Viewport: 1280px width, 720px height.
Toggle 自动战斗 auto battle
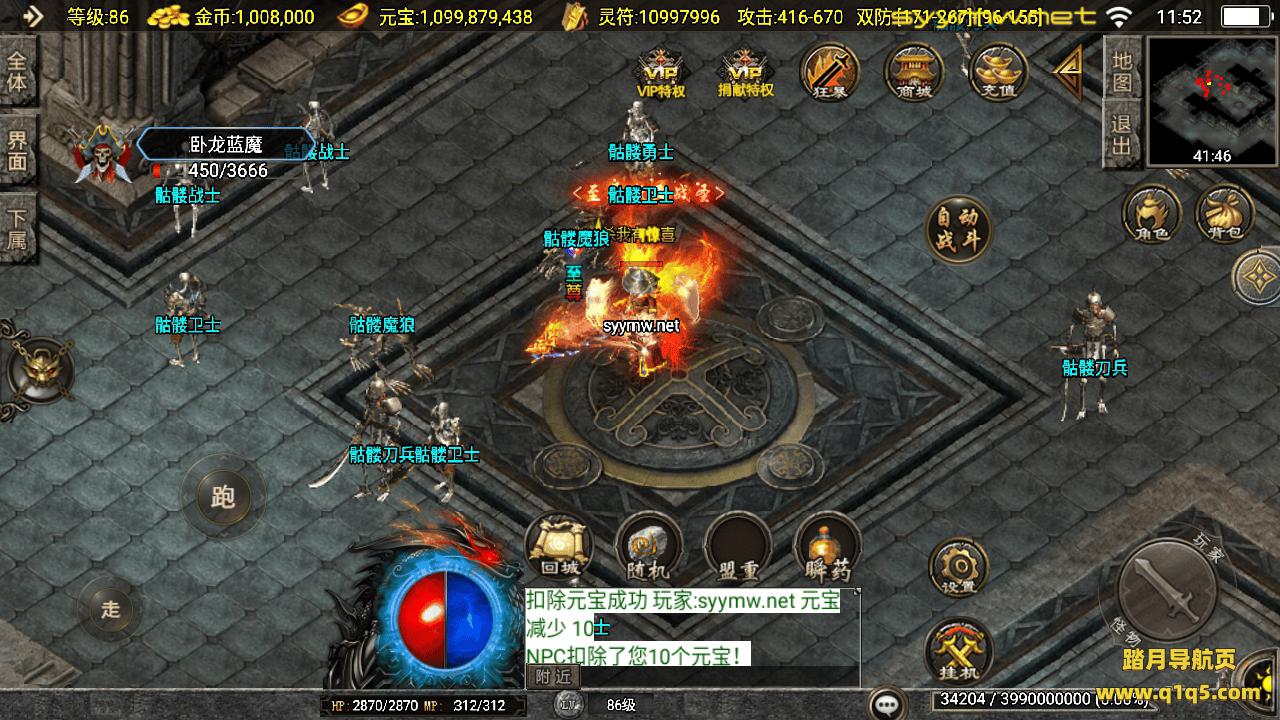(x=958, y=231)
